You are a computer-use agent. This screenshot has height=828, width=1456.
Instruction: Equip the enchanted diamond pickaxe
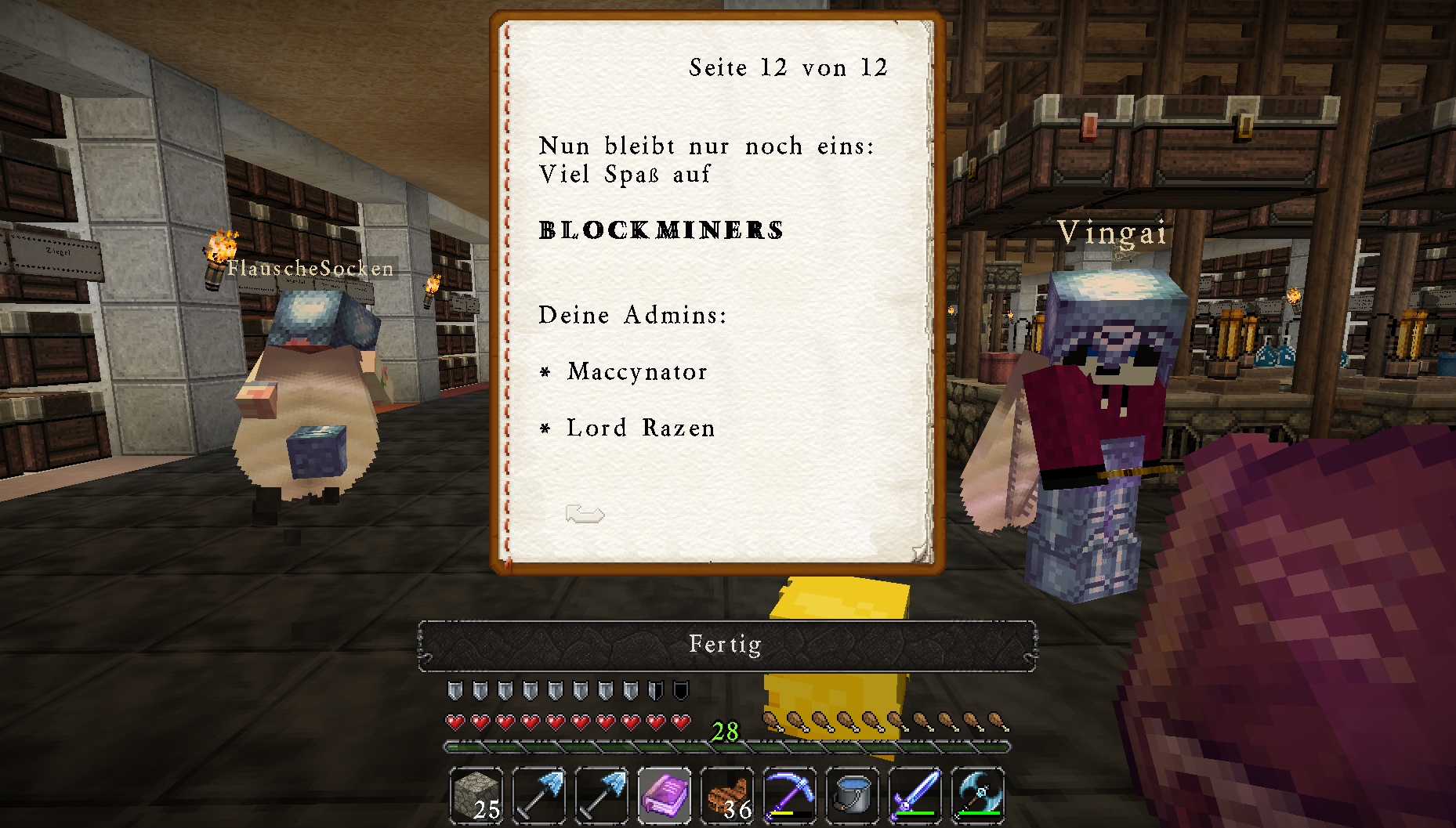[x=790, y=795]
